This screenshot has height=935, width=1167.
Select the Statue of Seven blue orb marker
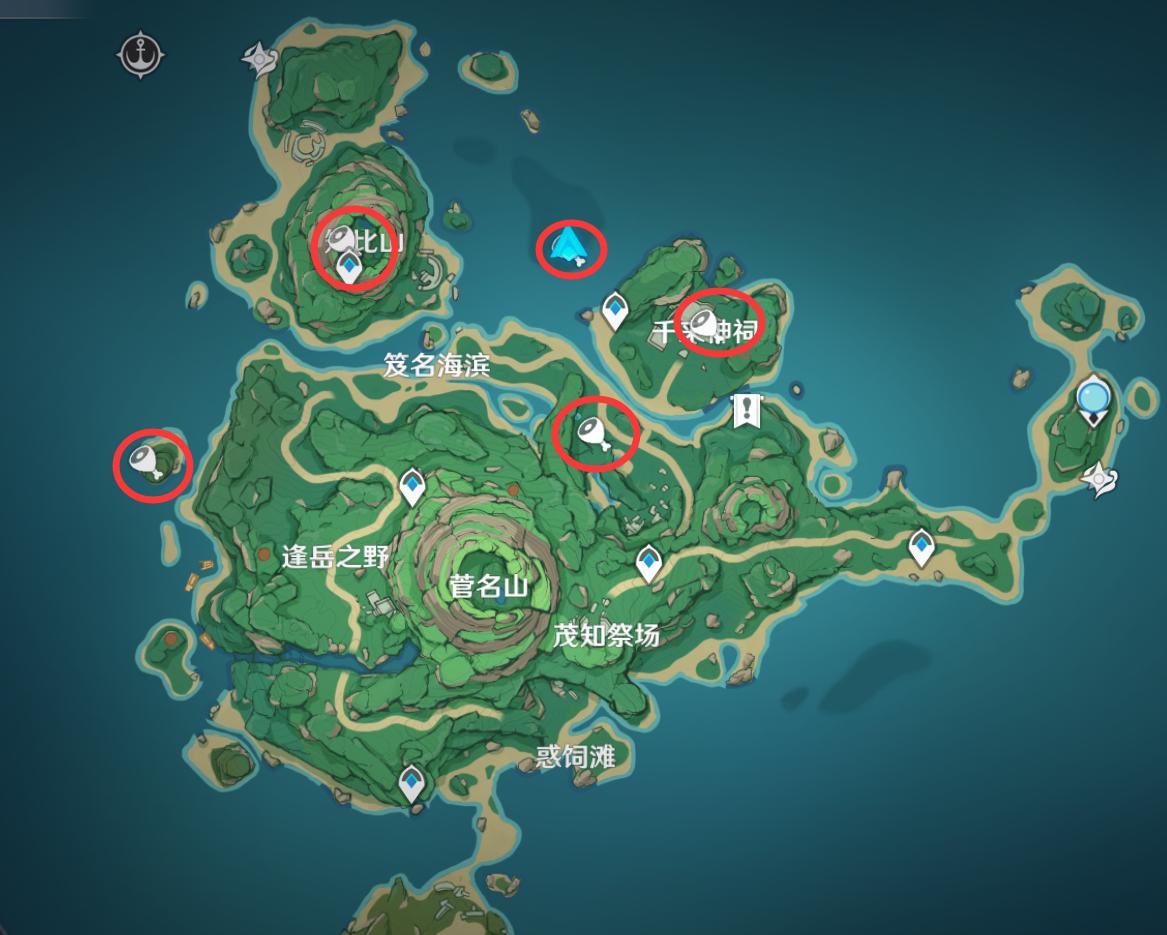1093,400
